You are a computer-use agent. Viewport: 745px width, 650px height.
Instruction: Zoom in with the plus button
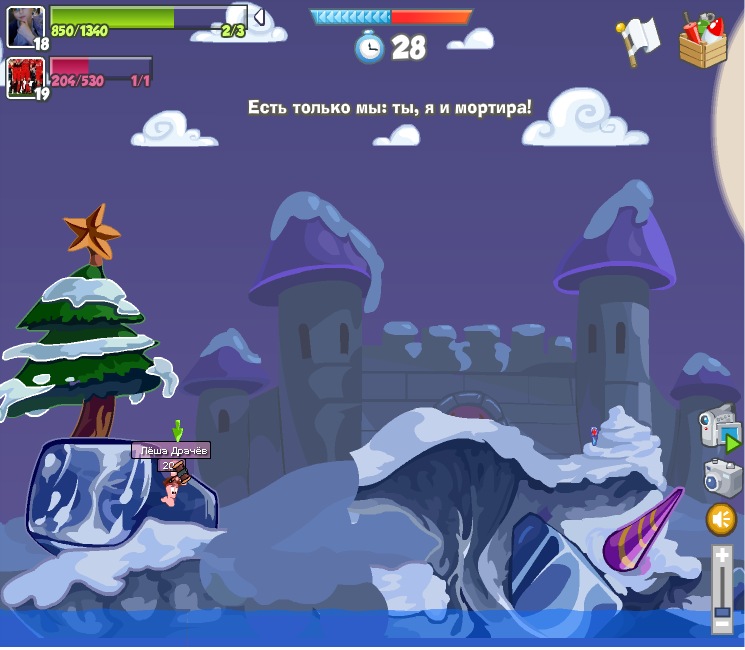pos(721,555)
